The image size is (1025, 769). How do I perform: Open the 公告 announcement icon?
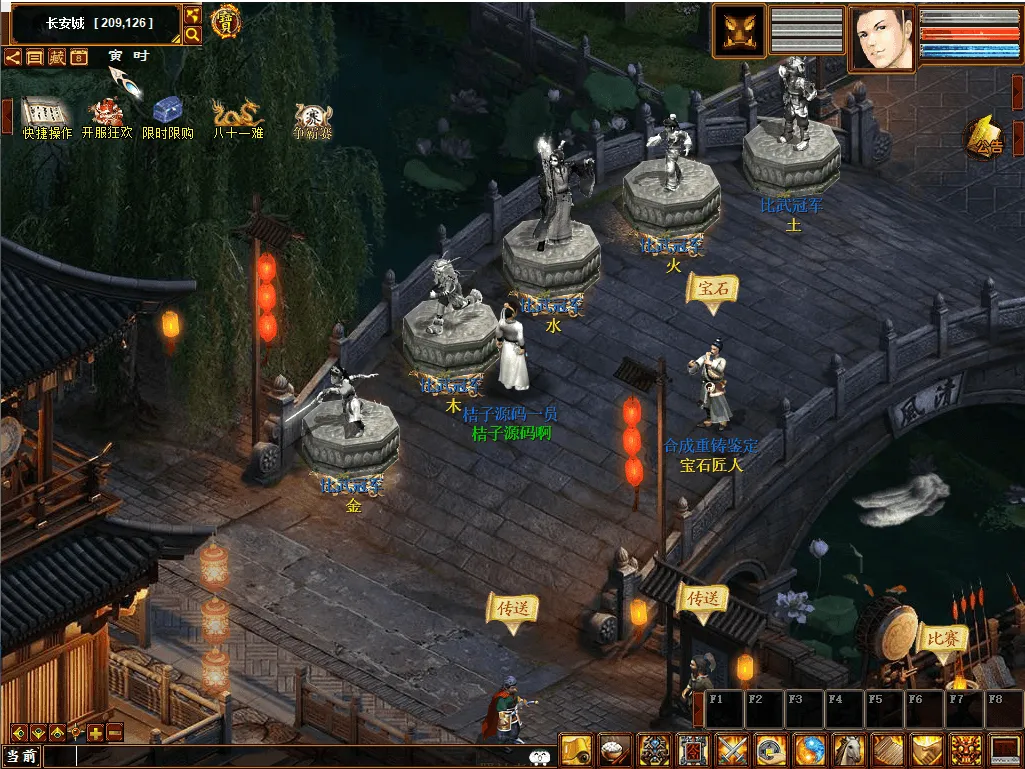[x=985, y=138]
